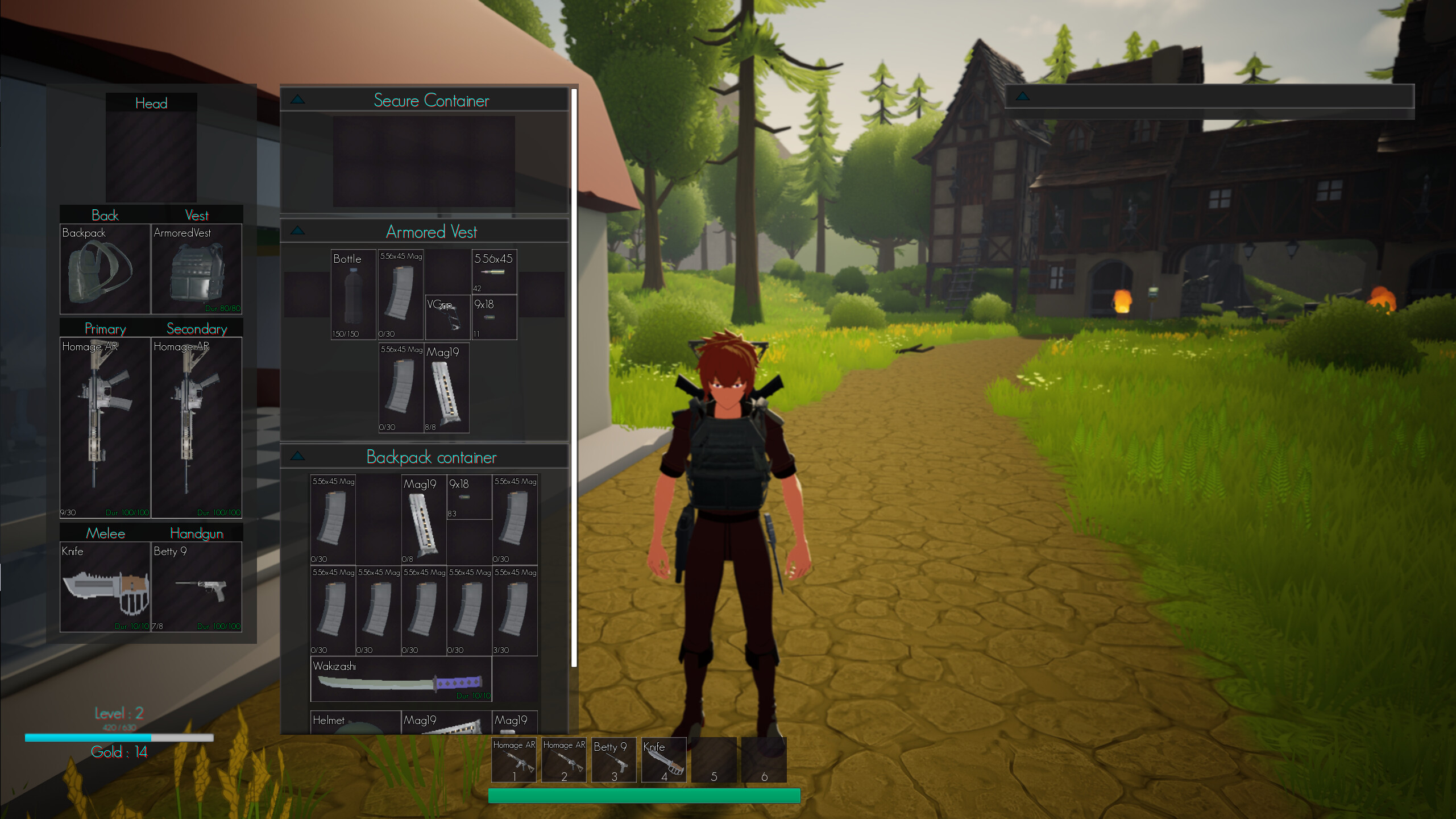Screen dimensions: 1456x819
Task: Select the Wakizashi sword in the backpack
Action: click(x=398, y=680)
